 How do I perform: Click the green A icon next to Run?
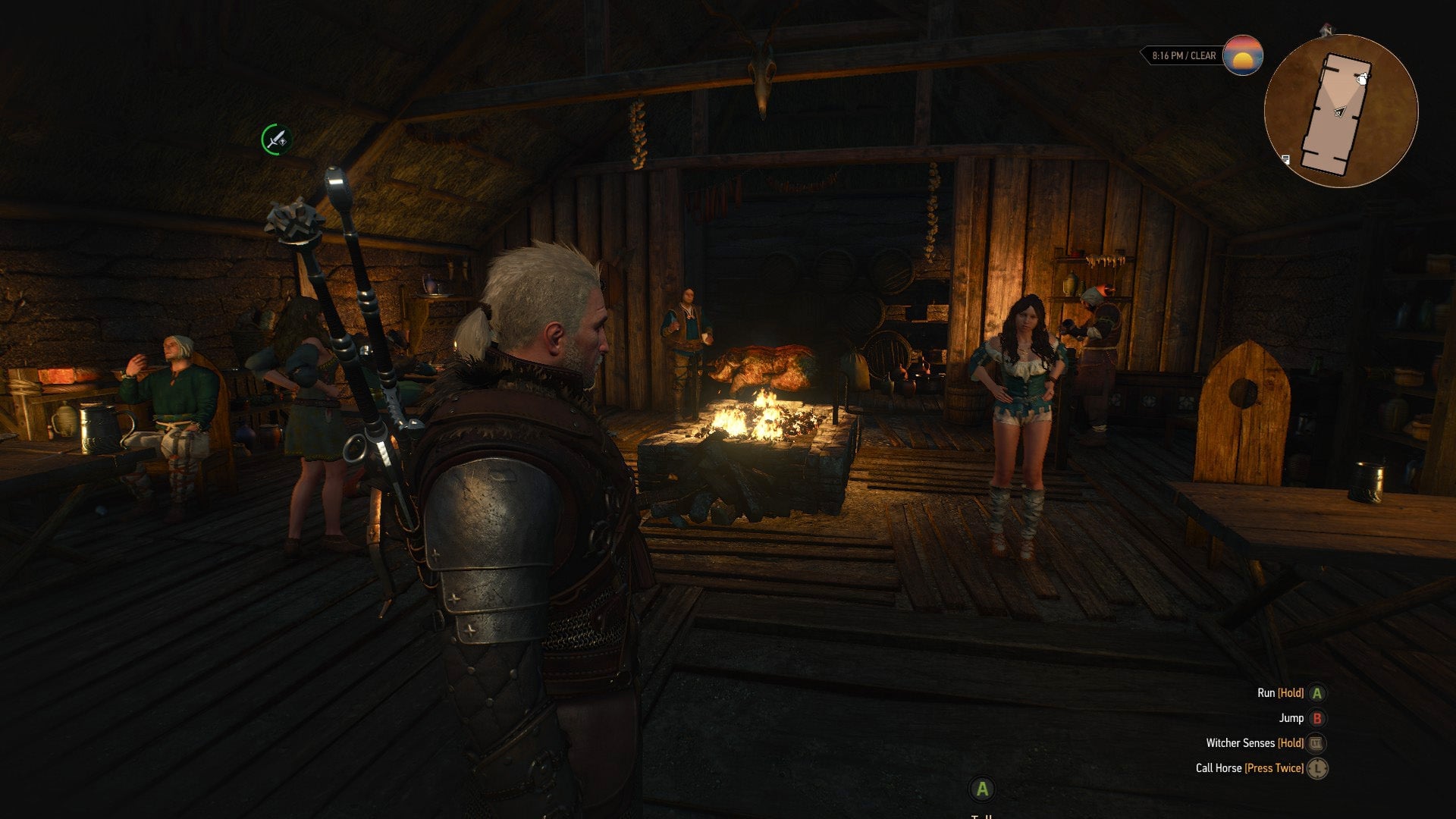click(1316, 693)
